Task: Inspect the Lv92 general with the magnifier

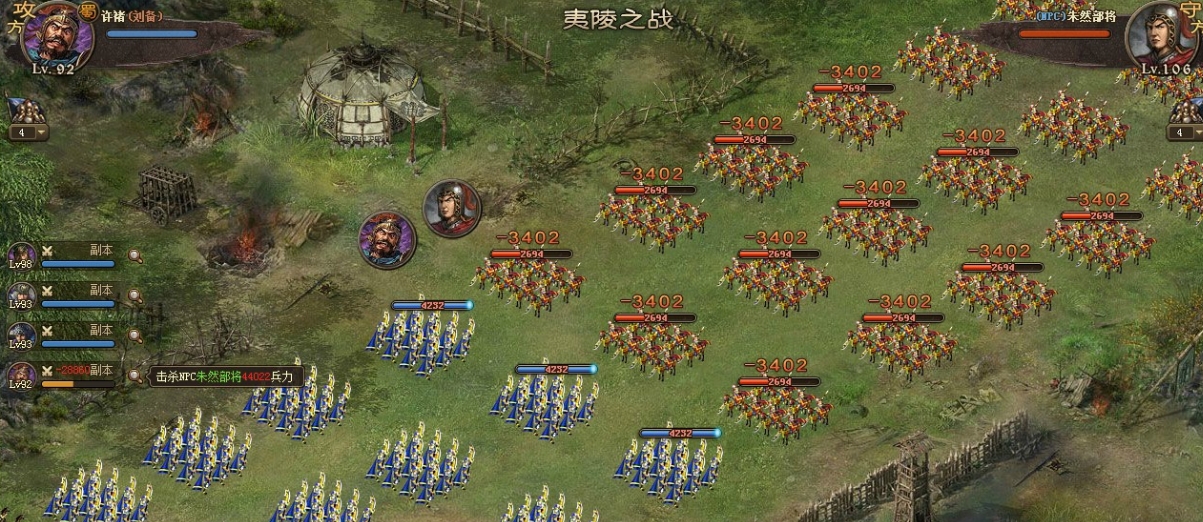Action: (x=134, y=376)
